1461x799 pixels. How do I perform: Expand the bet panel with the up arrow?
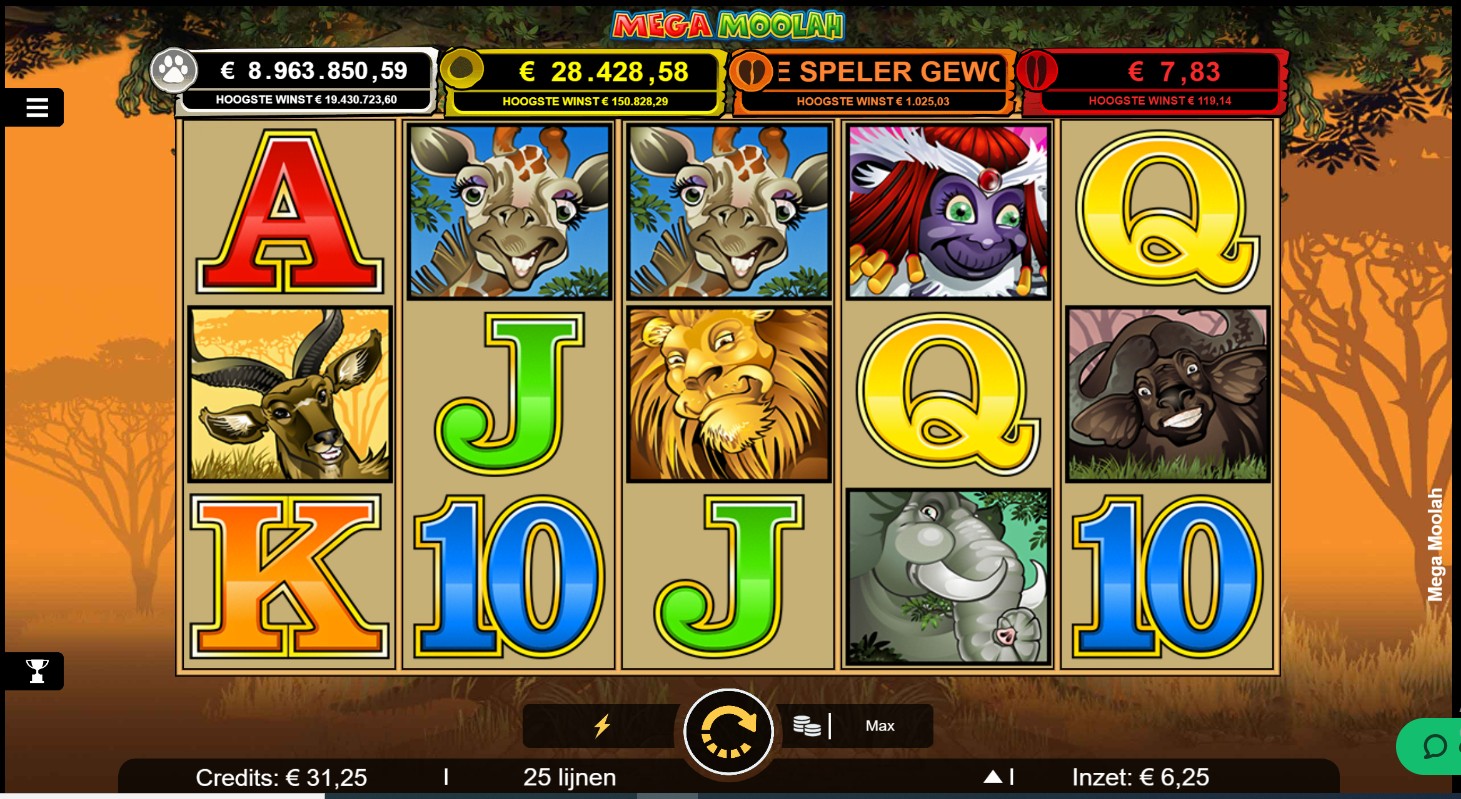(x=993, y=777)
